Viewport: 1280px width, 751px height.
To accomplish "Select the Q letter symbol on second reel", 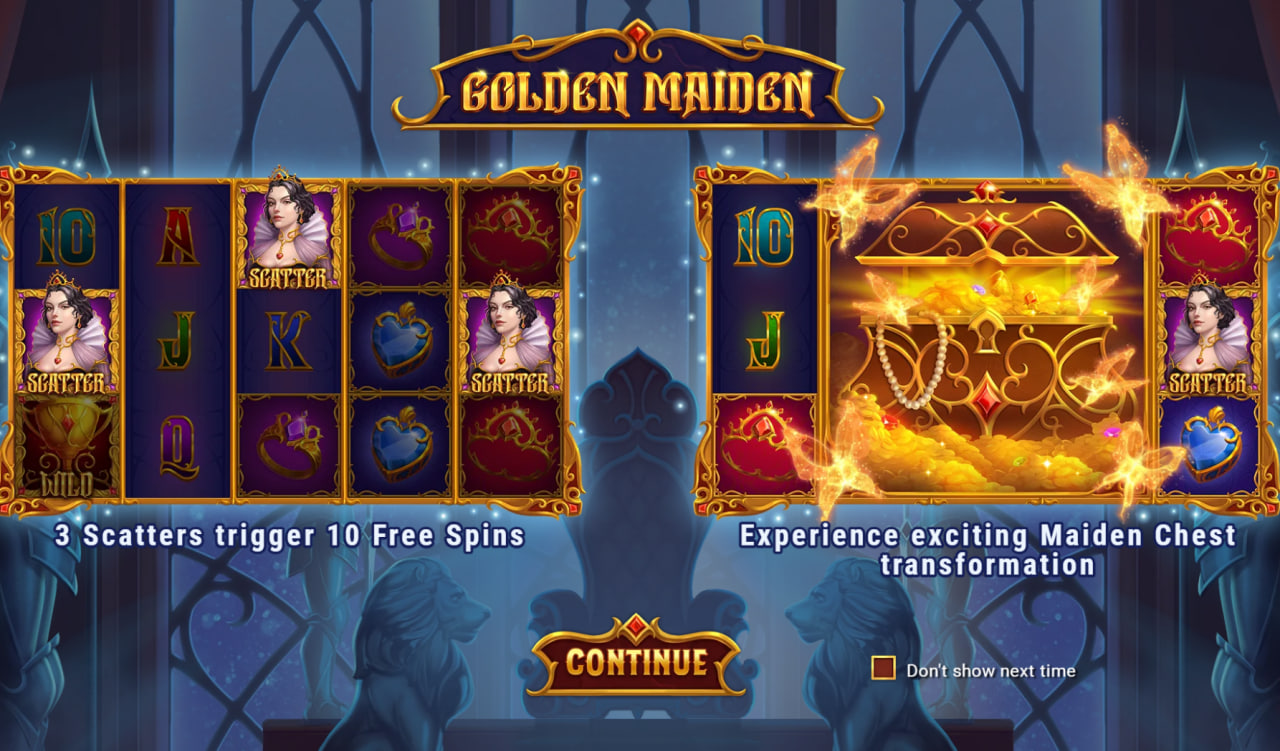I will click(x=180, y=445).
